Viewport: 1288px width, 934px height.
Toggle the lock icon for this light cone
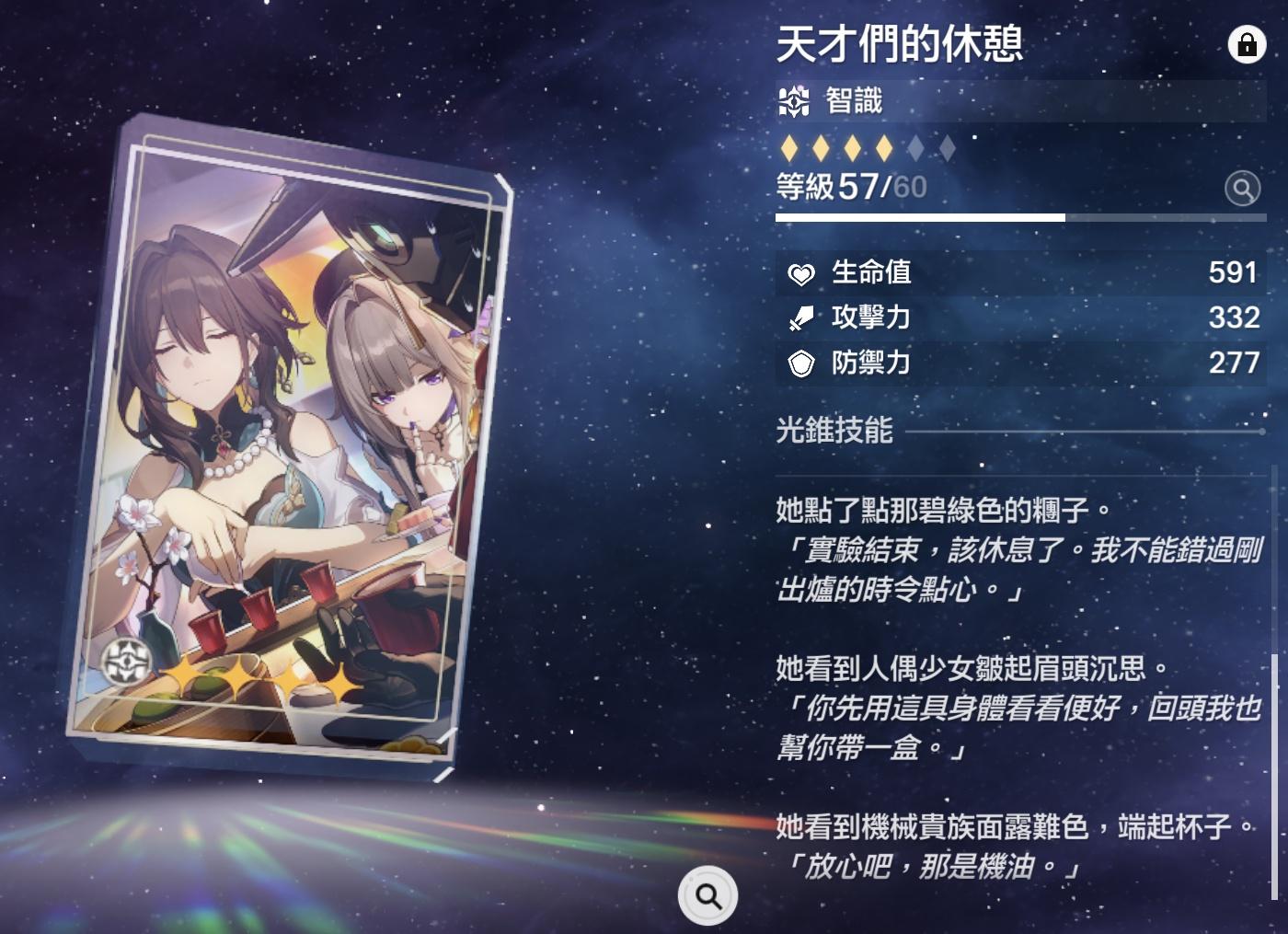(1247, 44)
